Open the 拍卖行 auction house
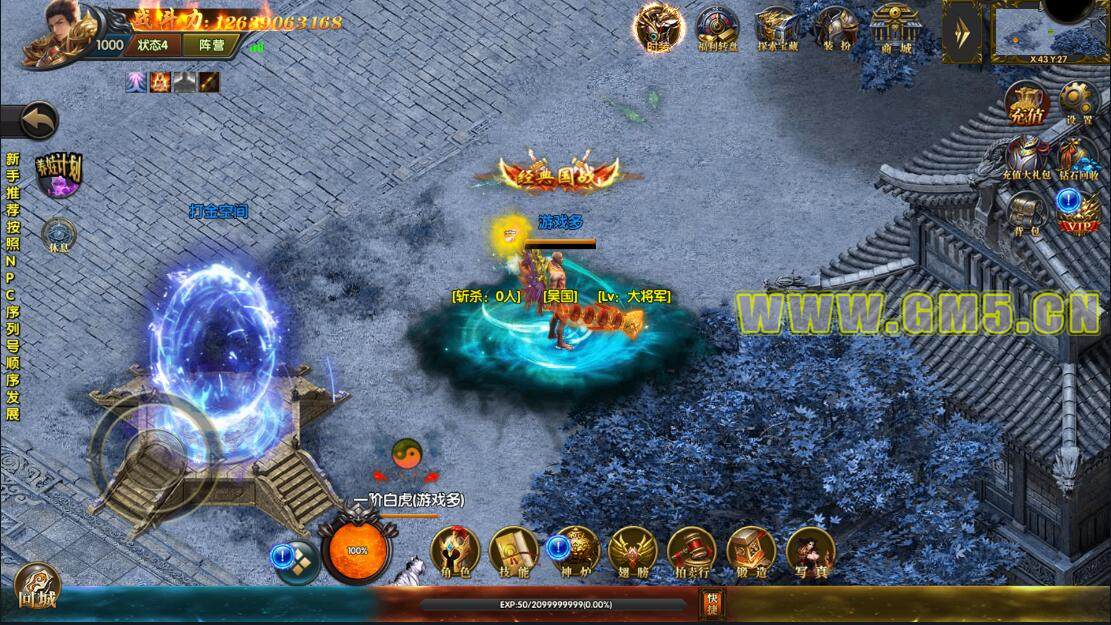1111x625 pixels. 692,552
